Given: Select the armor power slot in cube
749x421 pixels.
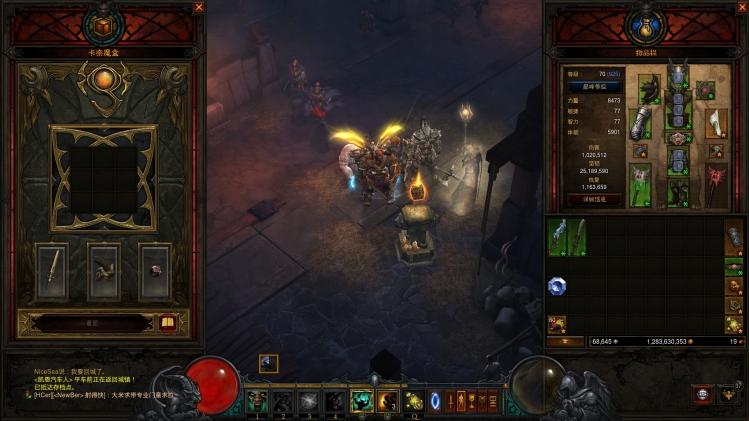Looking at the screenshot, I should (103, 267).
